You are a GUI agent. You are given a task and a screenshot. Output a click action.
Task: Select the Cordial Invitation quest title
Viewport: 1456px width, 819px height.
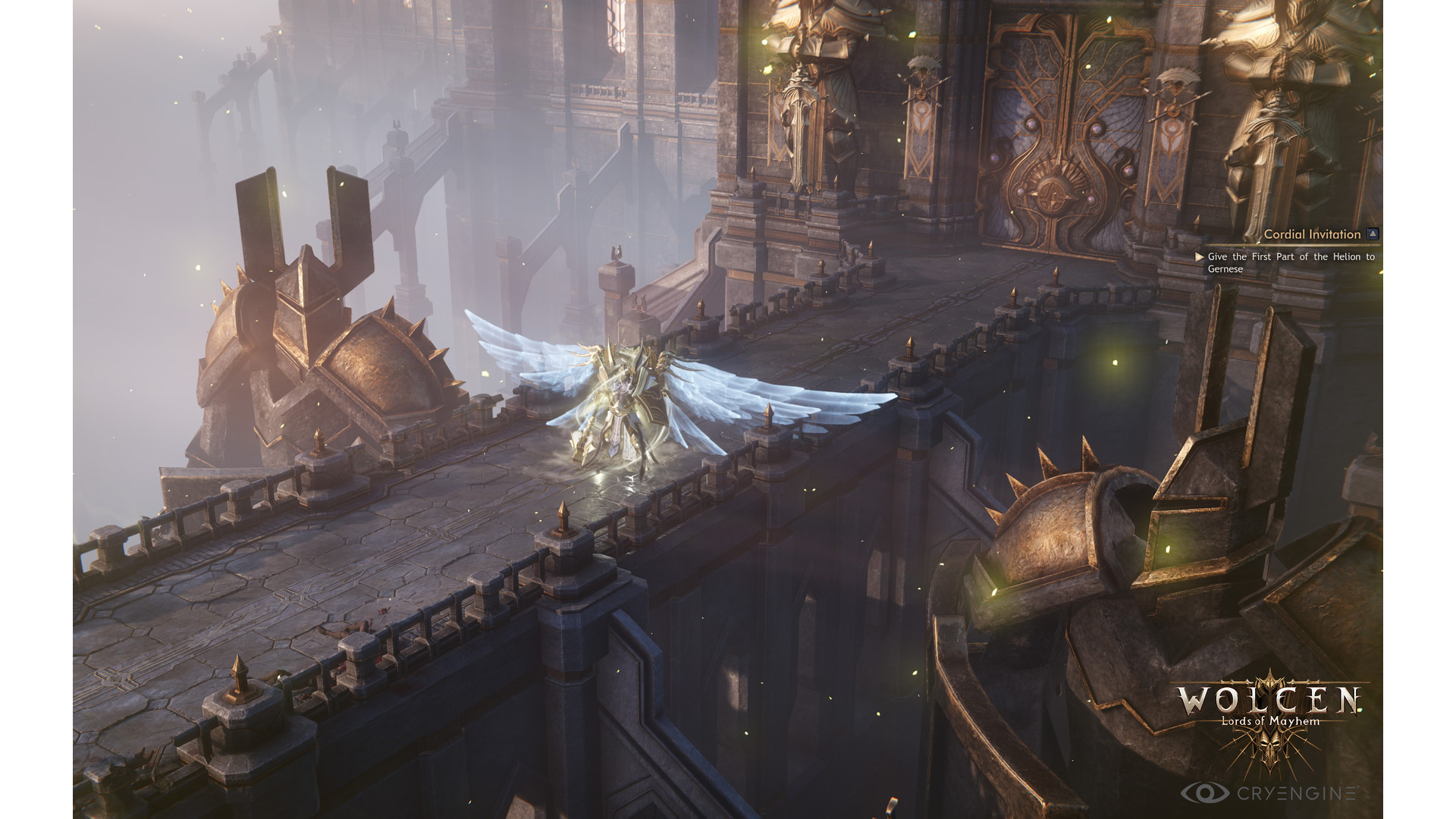coord(1312,234)
